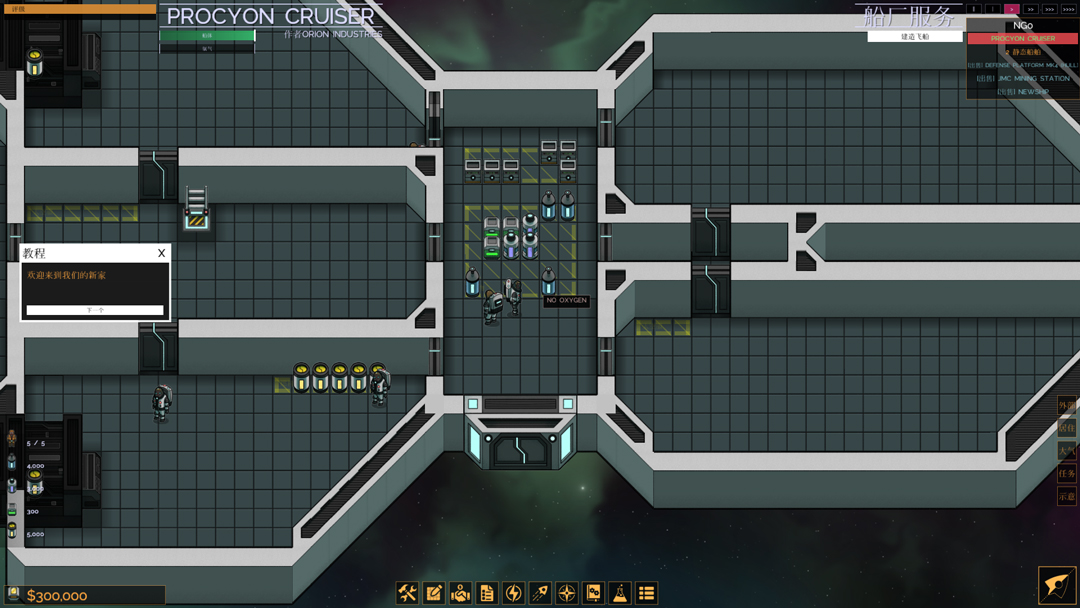Open the wrench and hammer build tool
Viewport: 1080px width, 608px height.
[x=407, y=593]
